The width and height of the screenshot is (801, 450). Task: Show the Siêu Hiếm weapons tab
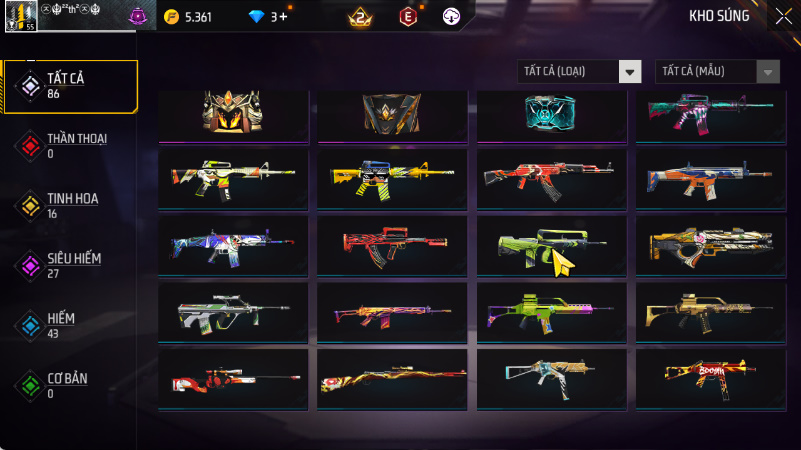point(70,265)
